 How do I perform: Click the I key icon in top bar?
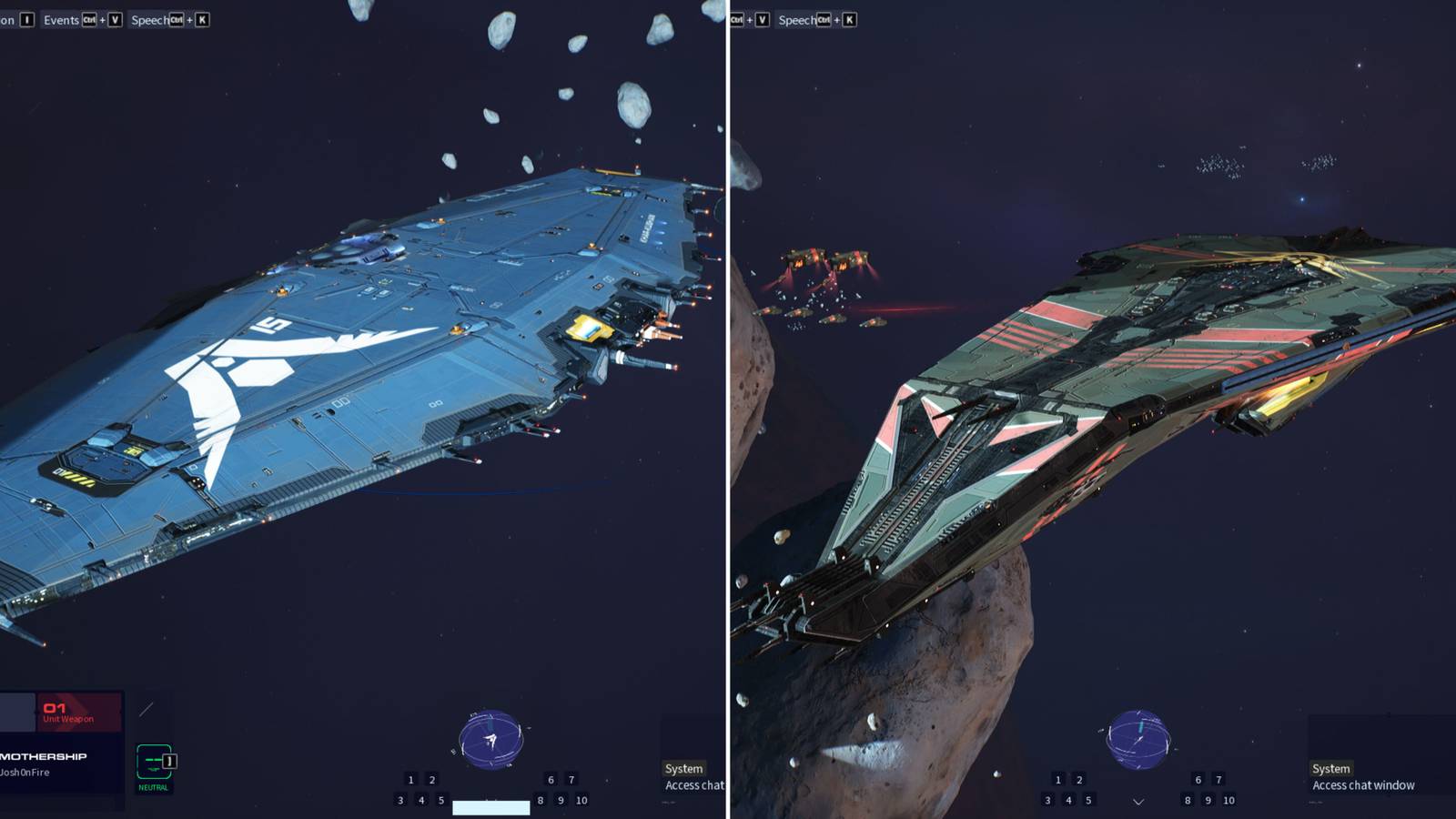tap(25, 20)
